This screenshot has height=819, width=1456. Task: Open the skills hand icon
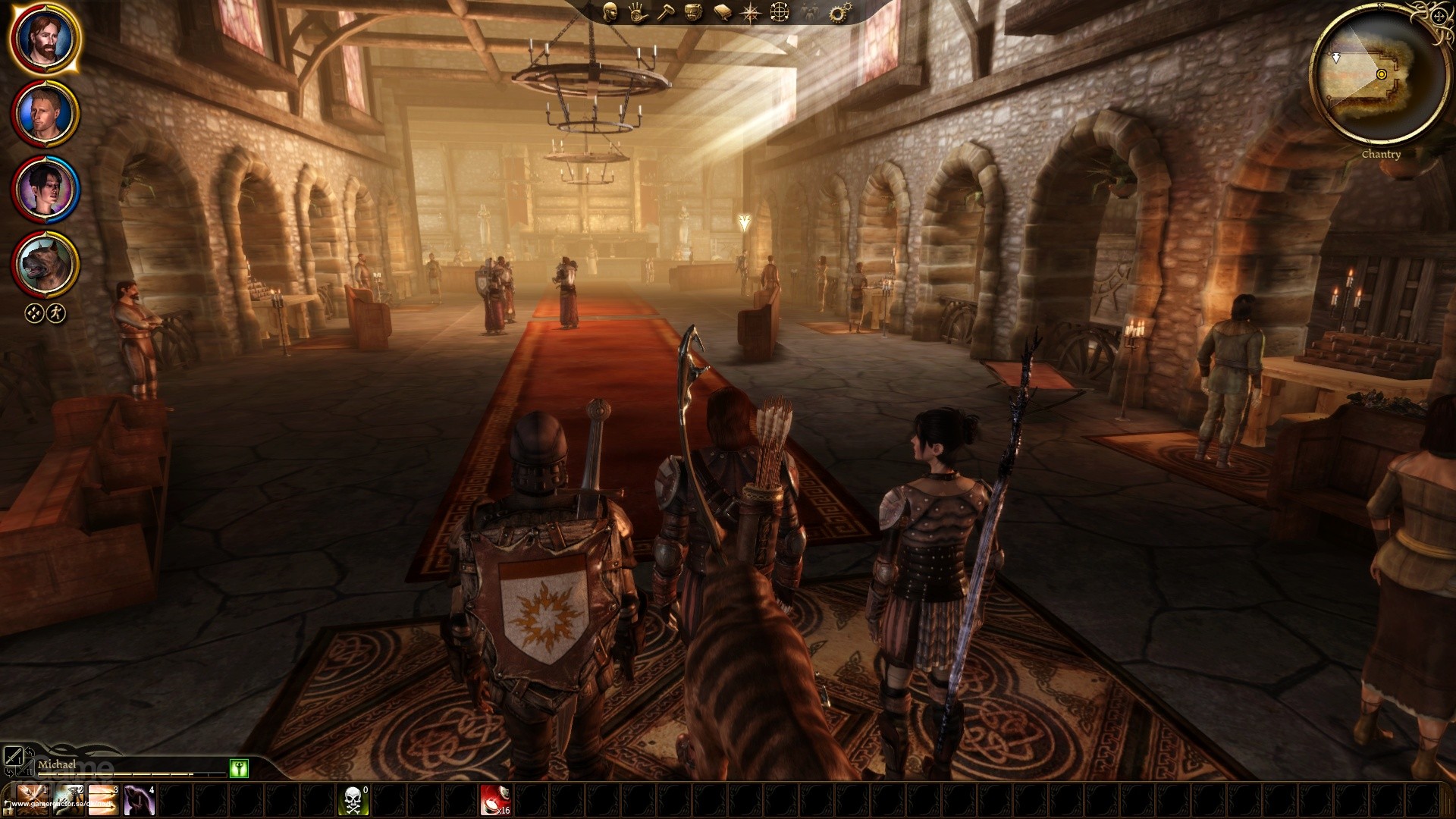point(637,13)
